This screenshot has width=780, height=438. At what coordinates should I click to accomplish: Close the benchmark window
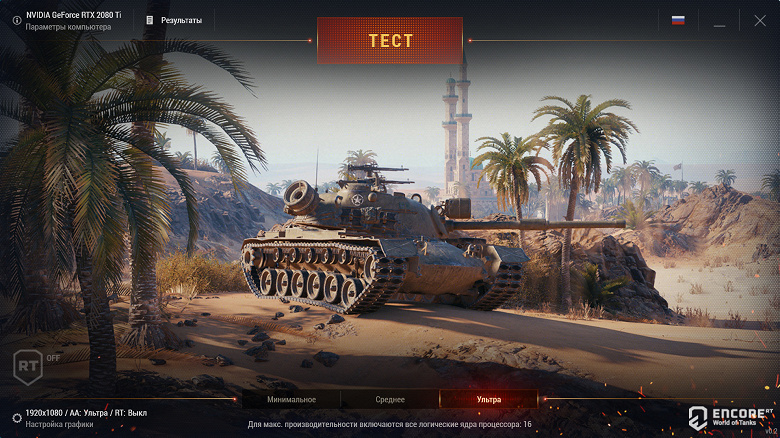click(x=759, y=20)
